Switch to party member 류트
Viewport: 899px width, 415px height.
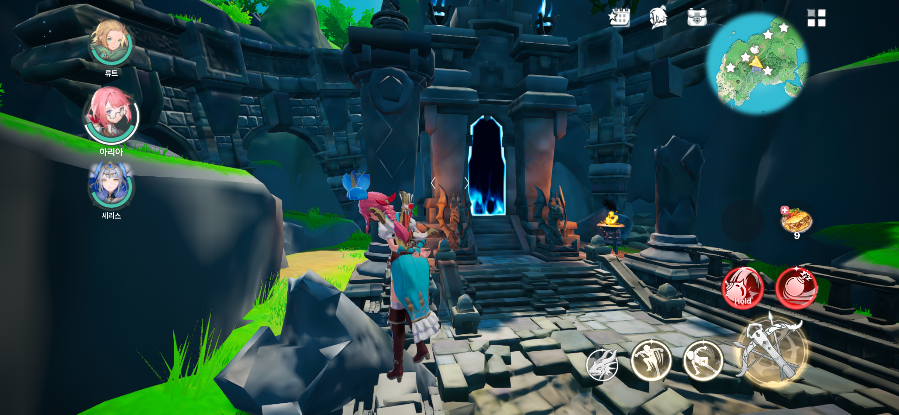110,42
